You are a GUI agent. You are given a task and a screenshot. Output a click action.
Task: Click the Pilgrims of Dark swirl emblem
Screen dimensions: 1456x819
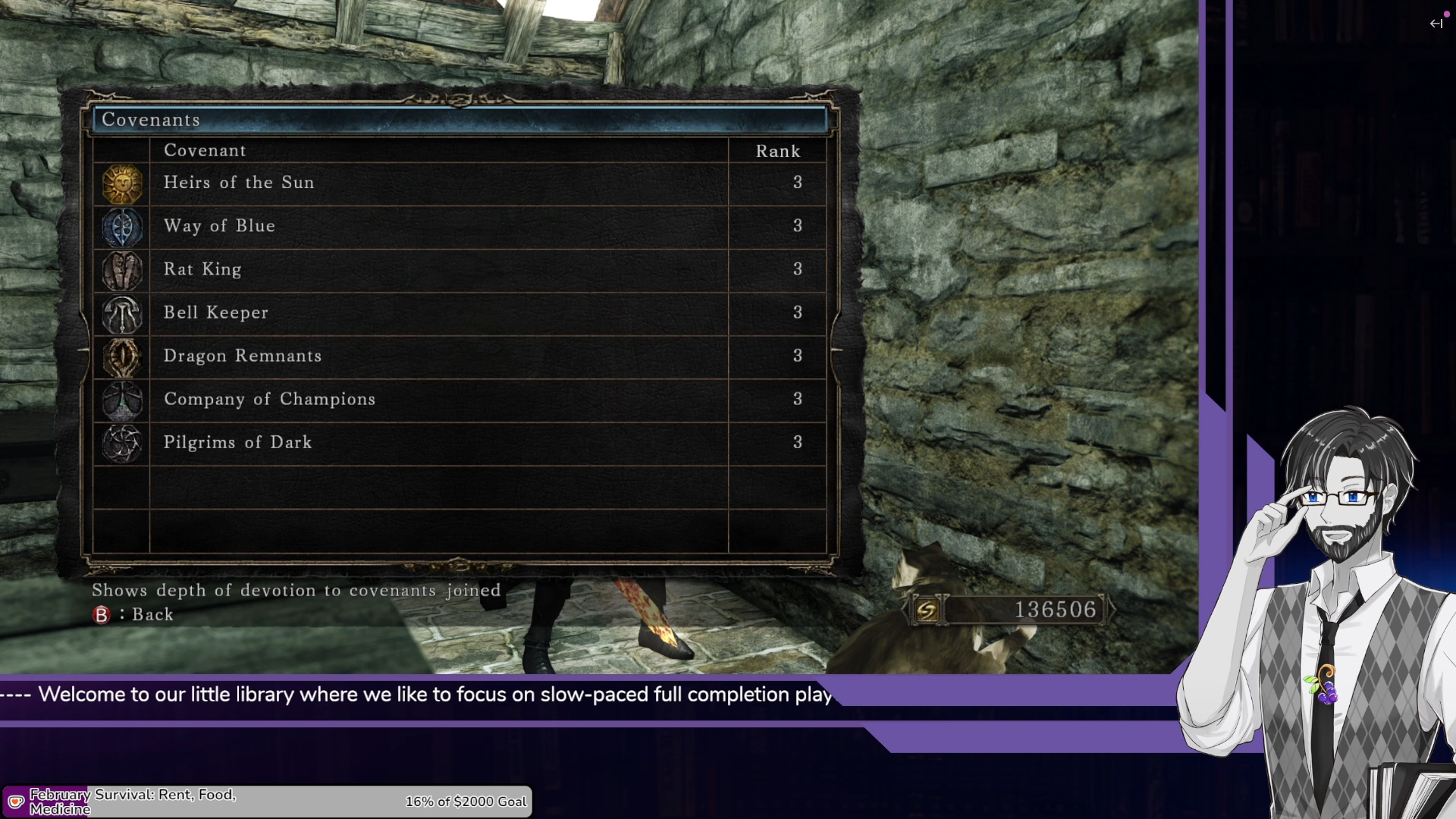[122, 444]
